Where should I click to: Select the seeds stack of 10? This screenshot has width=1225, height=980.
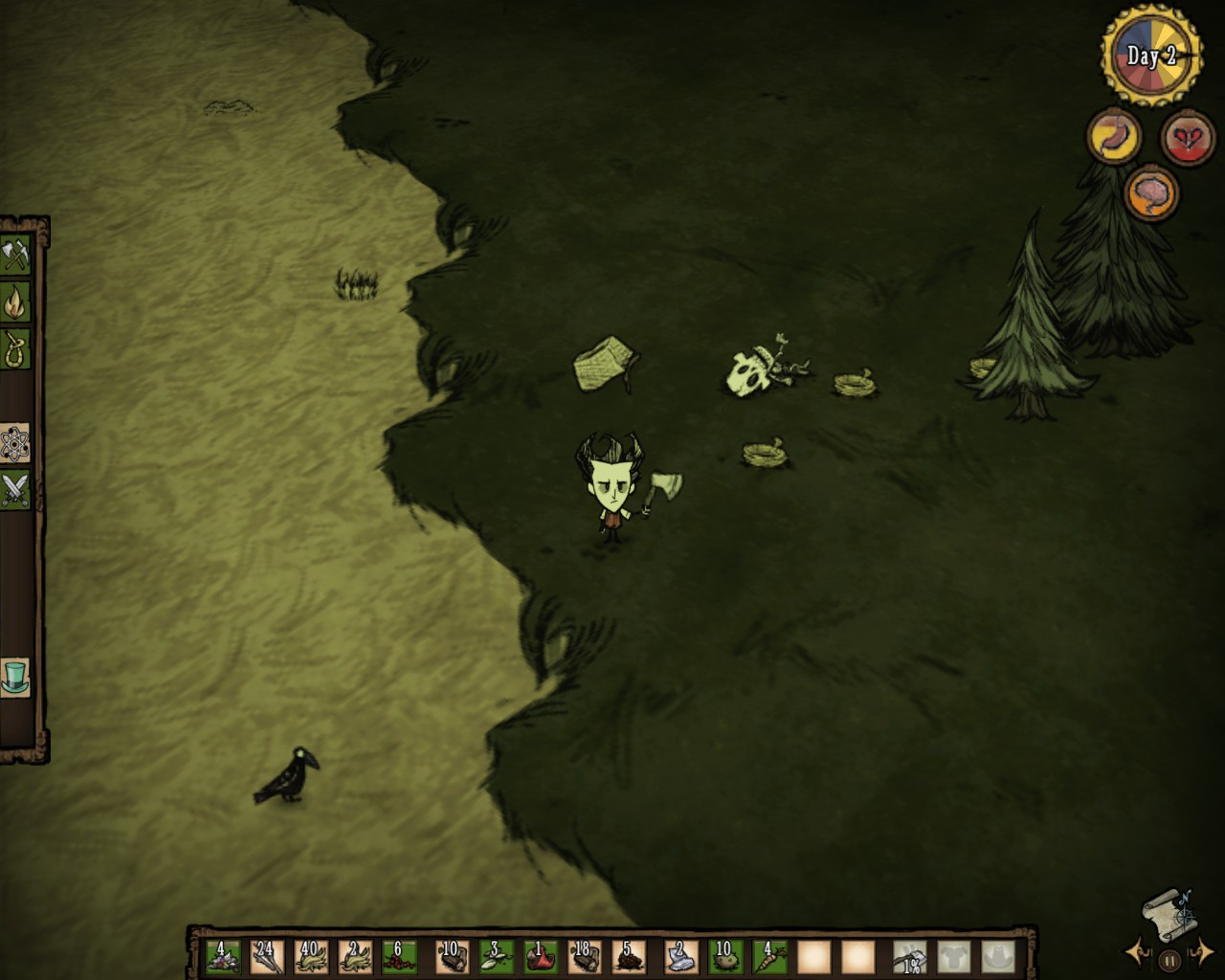(724, 956)
